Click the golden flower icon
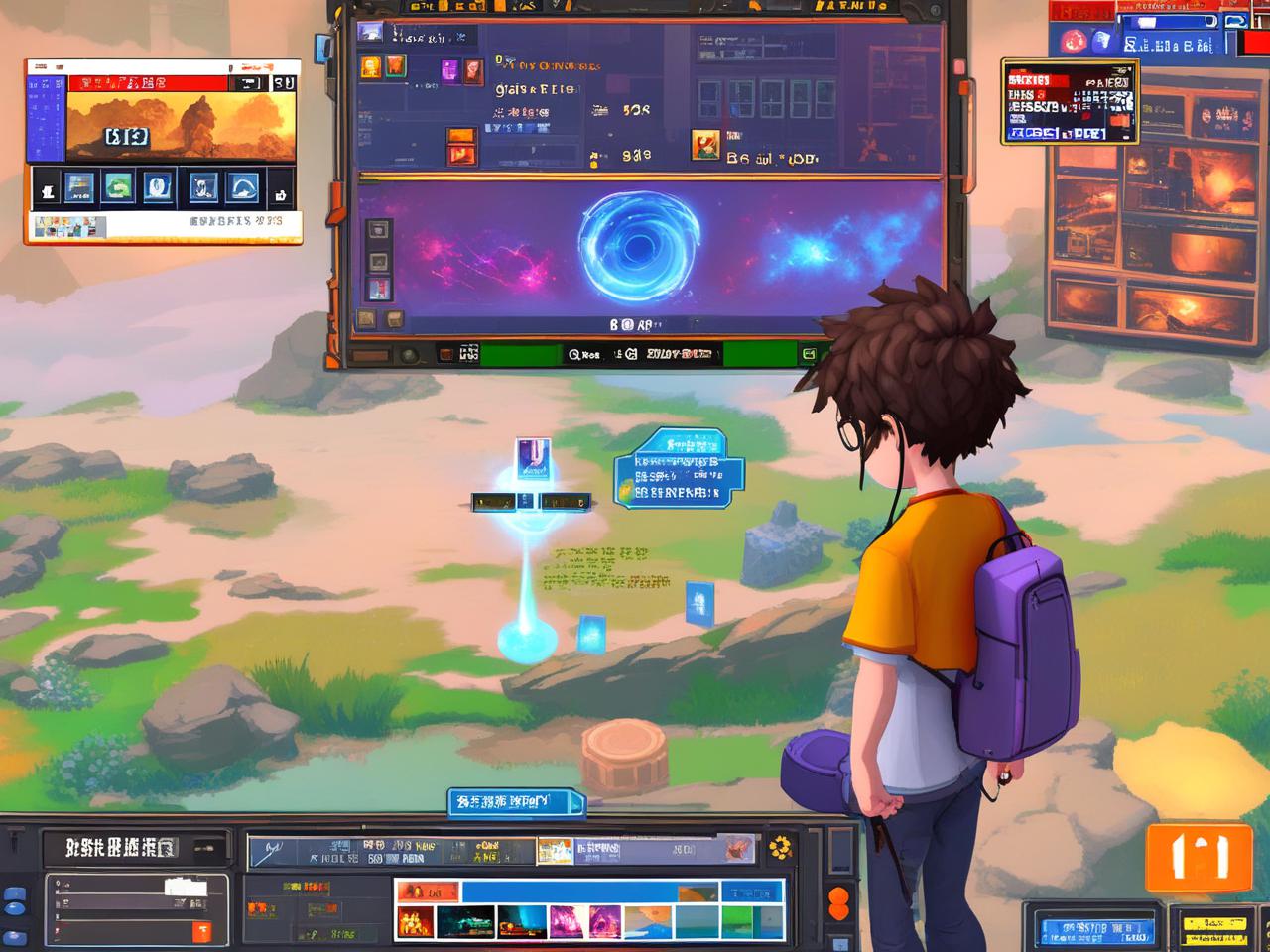Image resolution: width=1270 pixels, height=952 pixels. [781, 848]
